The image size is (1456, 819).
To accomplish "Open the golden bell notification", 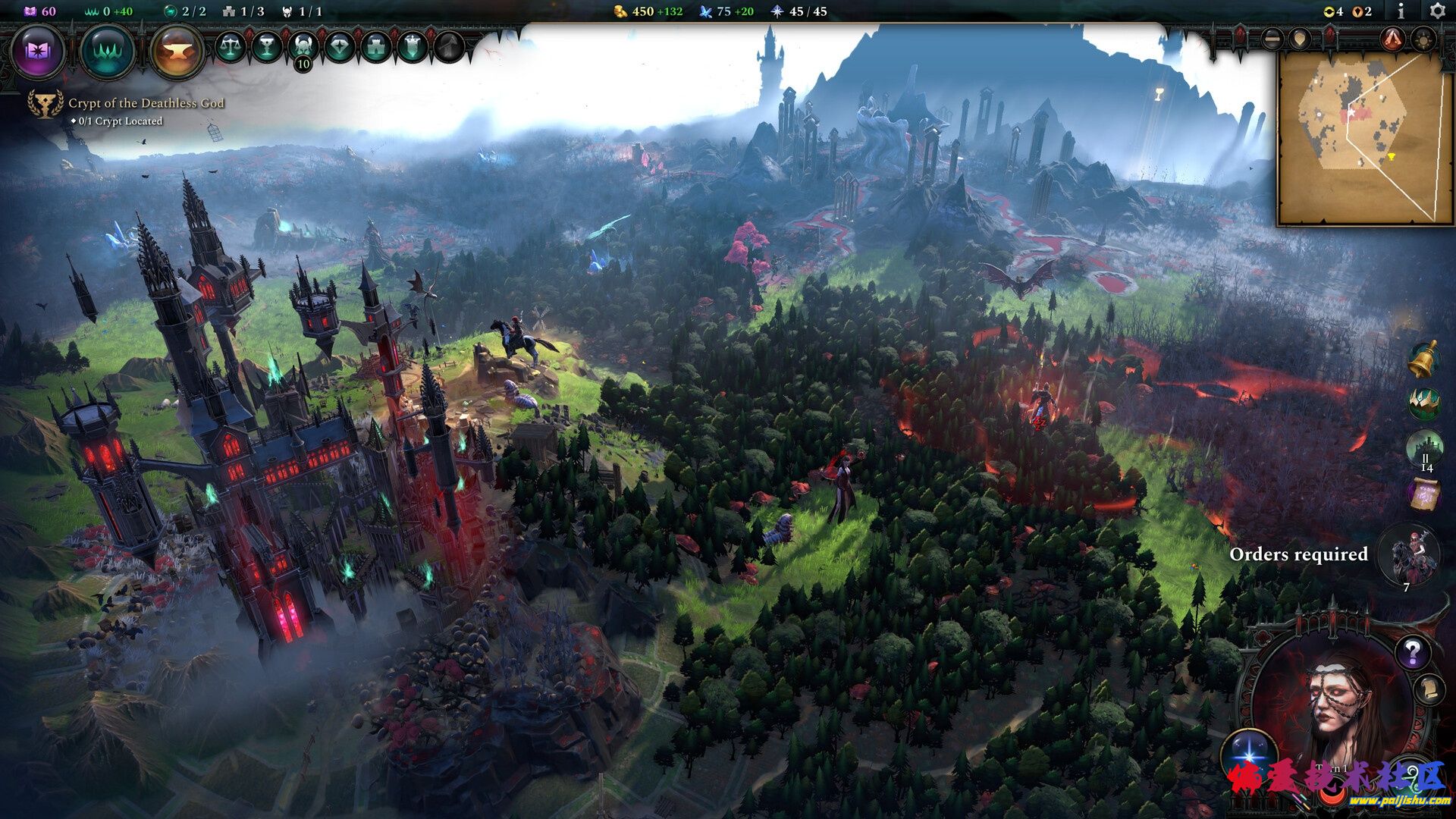I will point(1424,359).
